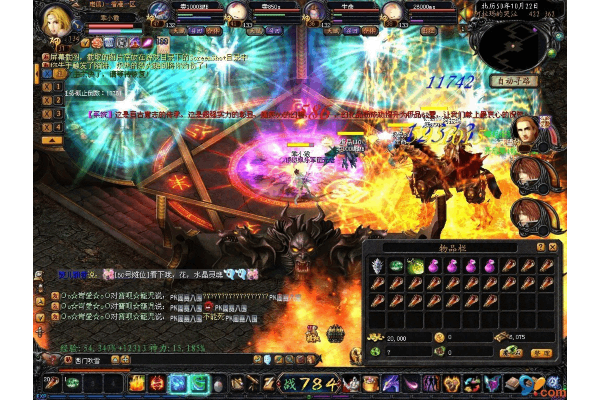Activate the blue swirl skill on the hotbar

tap(178, 382)
